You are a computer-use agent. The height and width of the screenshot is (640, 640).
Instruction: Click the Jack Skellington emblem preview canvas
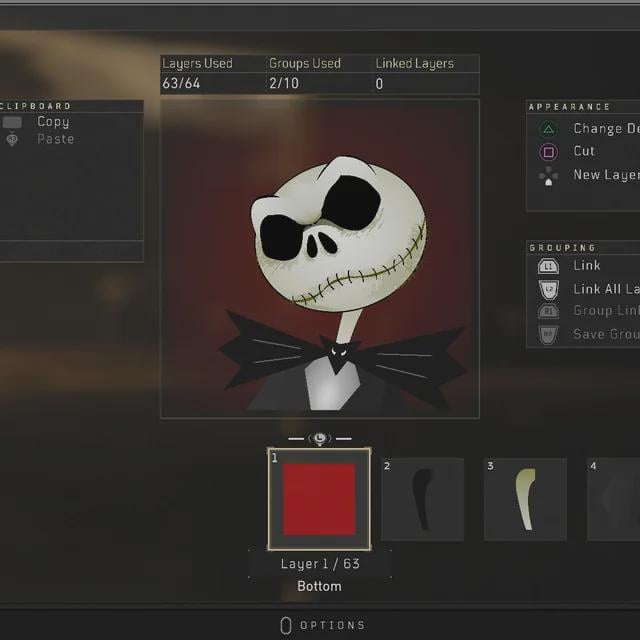pos(319,258)
